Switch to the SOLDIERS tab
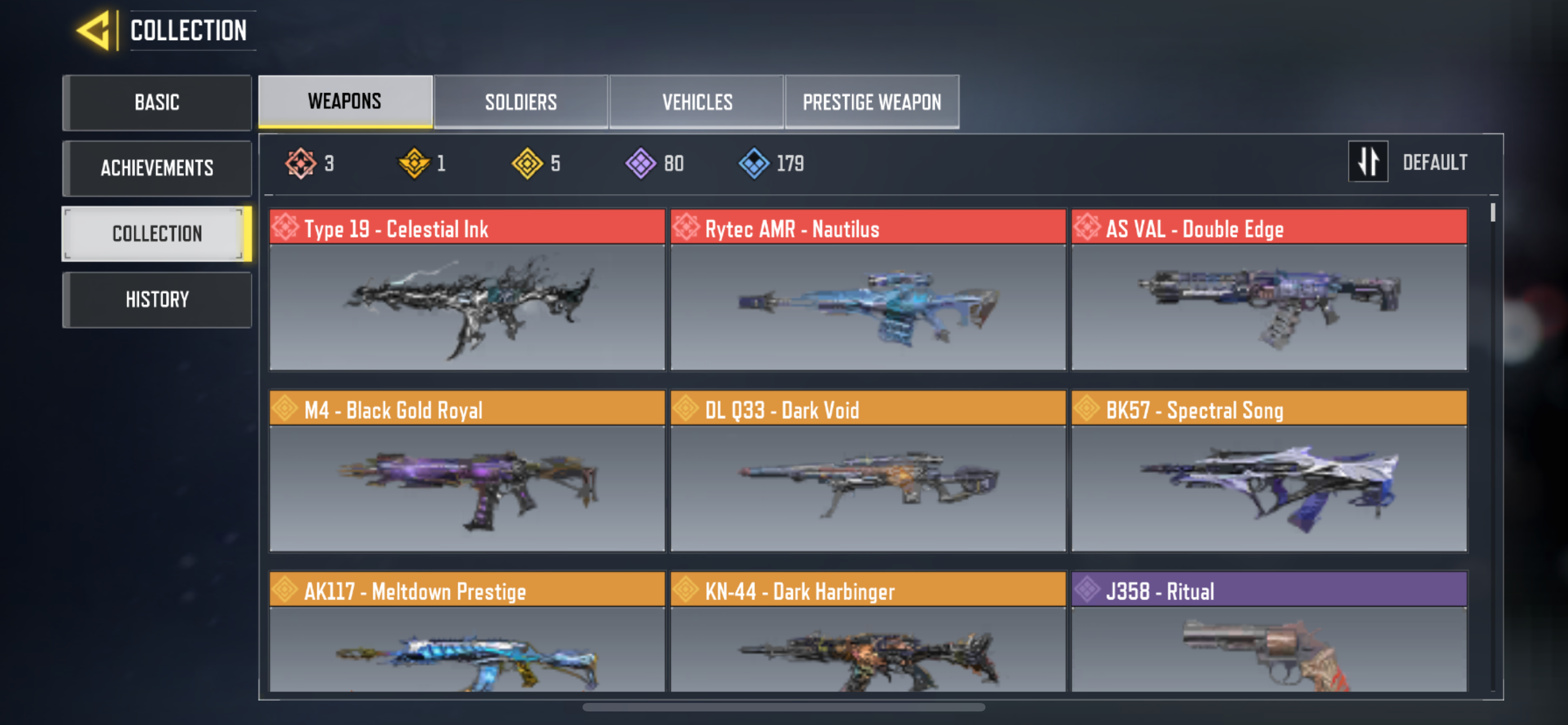Image resolution: width=1568 pixels, height=725 pixels. (521, 102)
